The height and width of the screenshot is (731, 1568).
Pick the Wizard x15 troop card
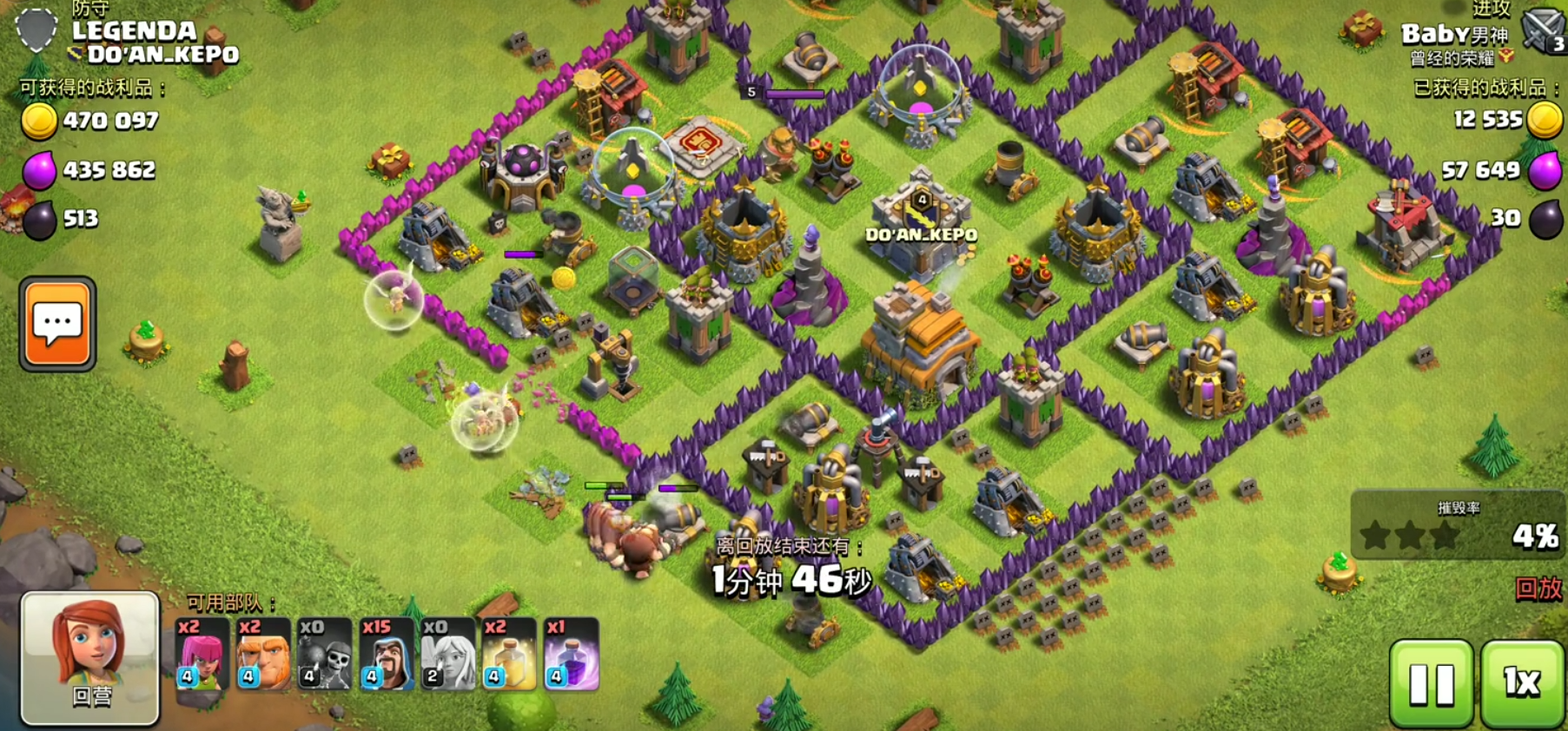click(x=387, y=654)
